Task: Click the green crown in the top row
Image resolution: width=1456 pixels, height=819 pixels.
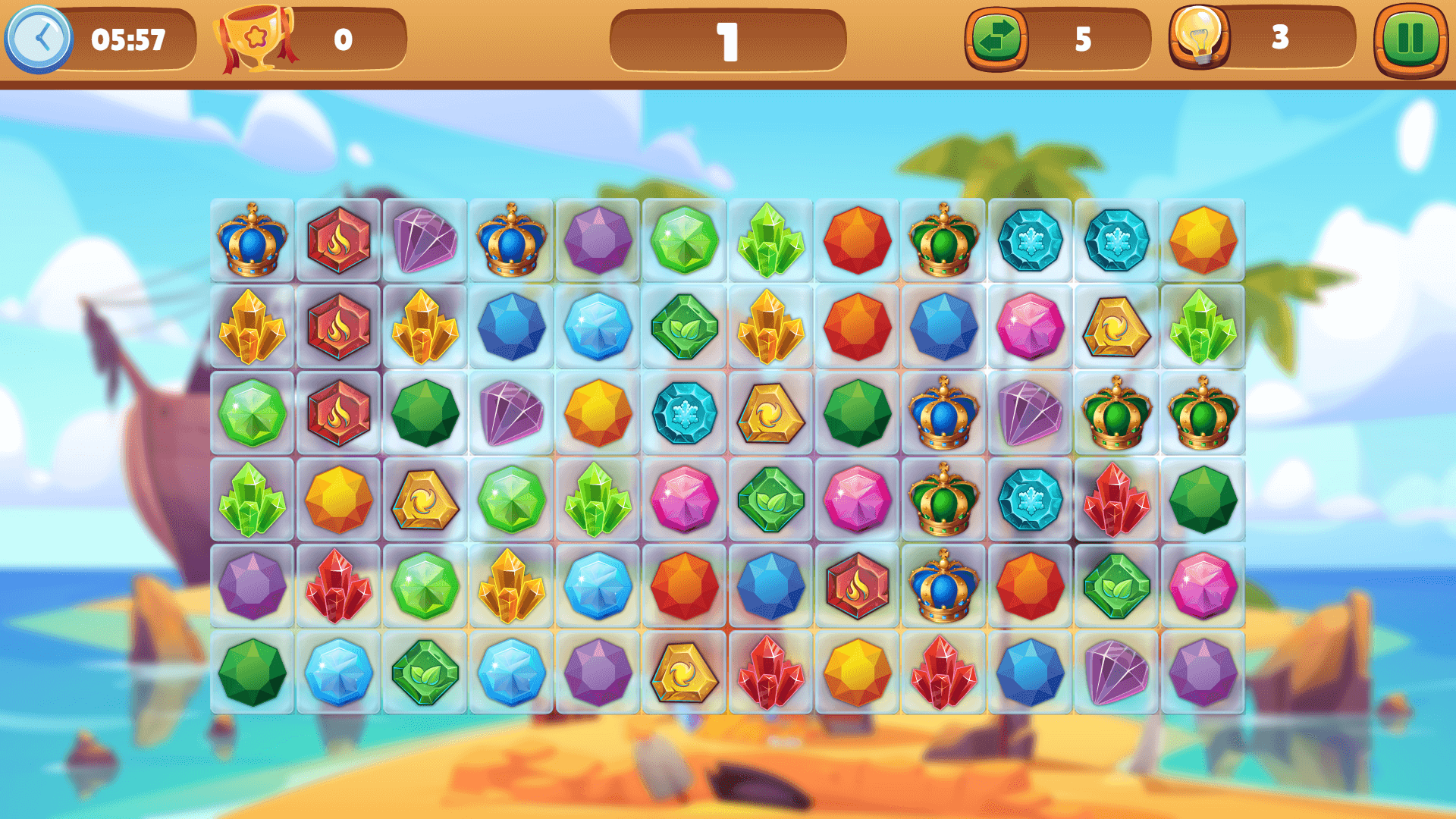Action: coord(943,239)
